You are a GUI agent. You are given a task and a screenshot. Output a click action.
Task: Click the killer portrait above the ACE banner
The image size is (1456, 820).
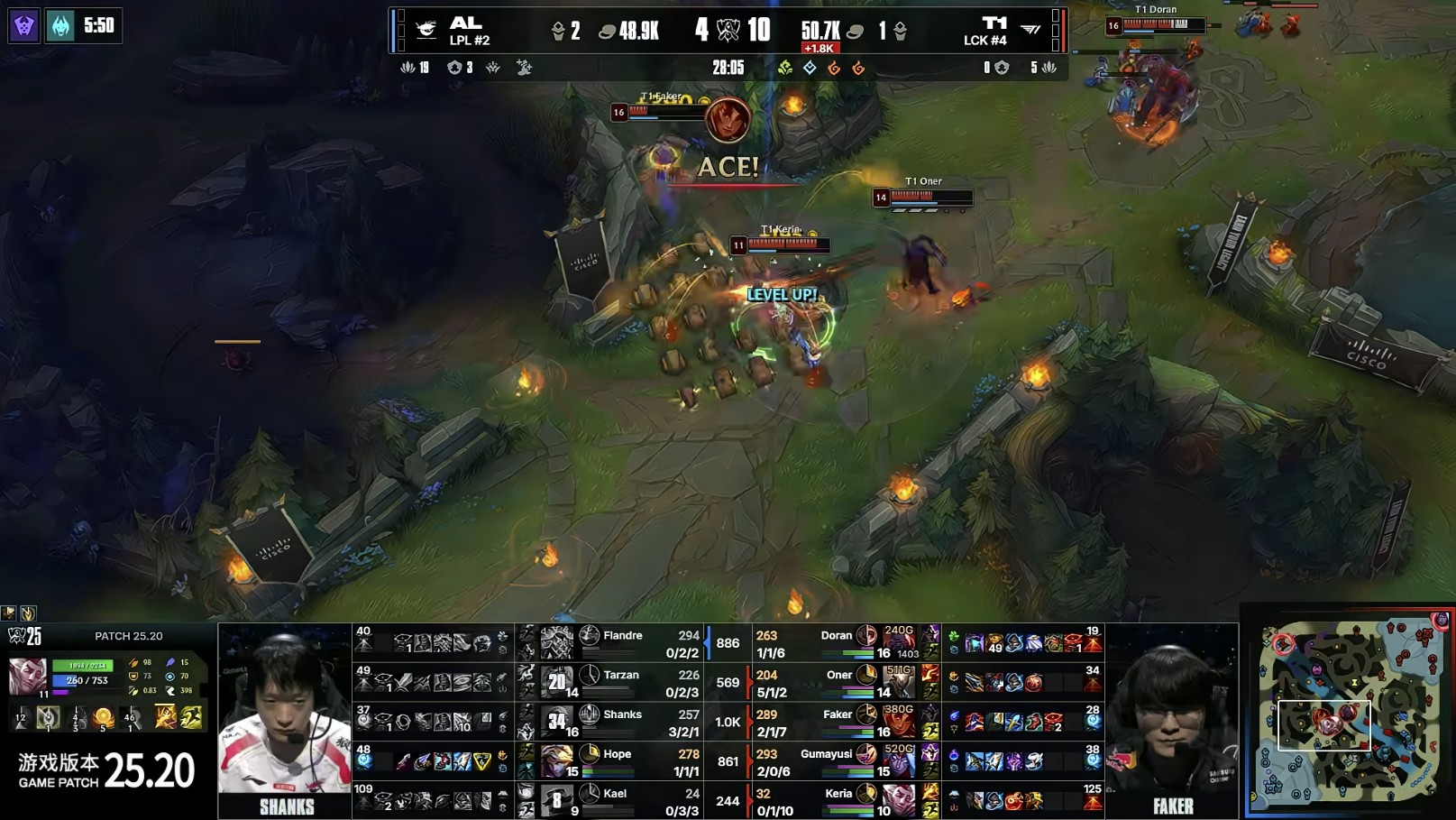point(727,120)
